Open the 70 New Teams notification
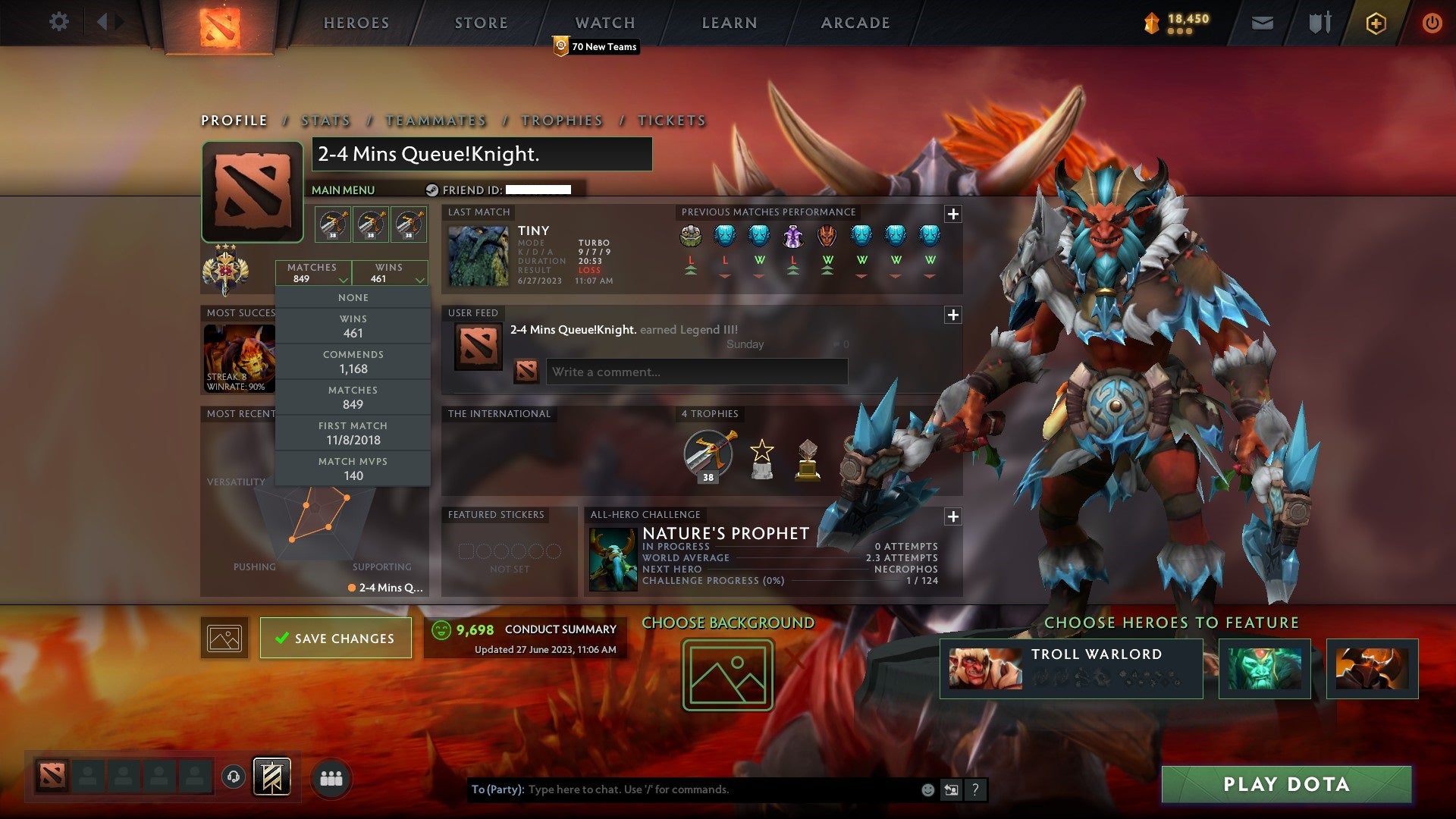The height and width of the screenshot is (819, 1456). tap(596, 46)
